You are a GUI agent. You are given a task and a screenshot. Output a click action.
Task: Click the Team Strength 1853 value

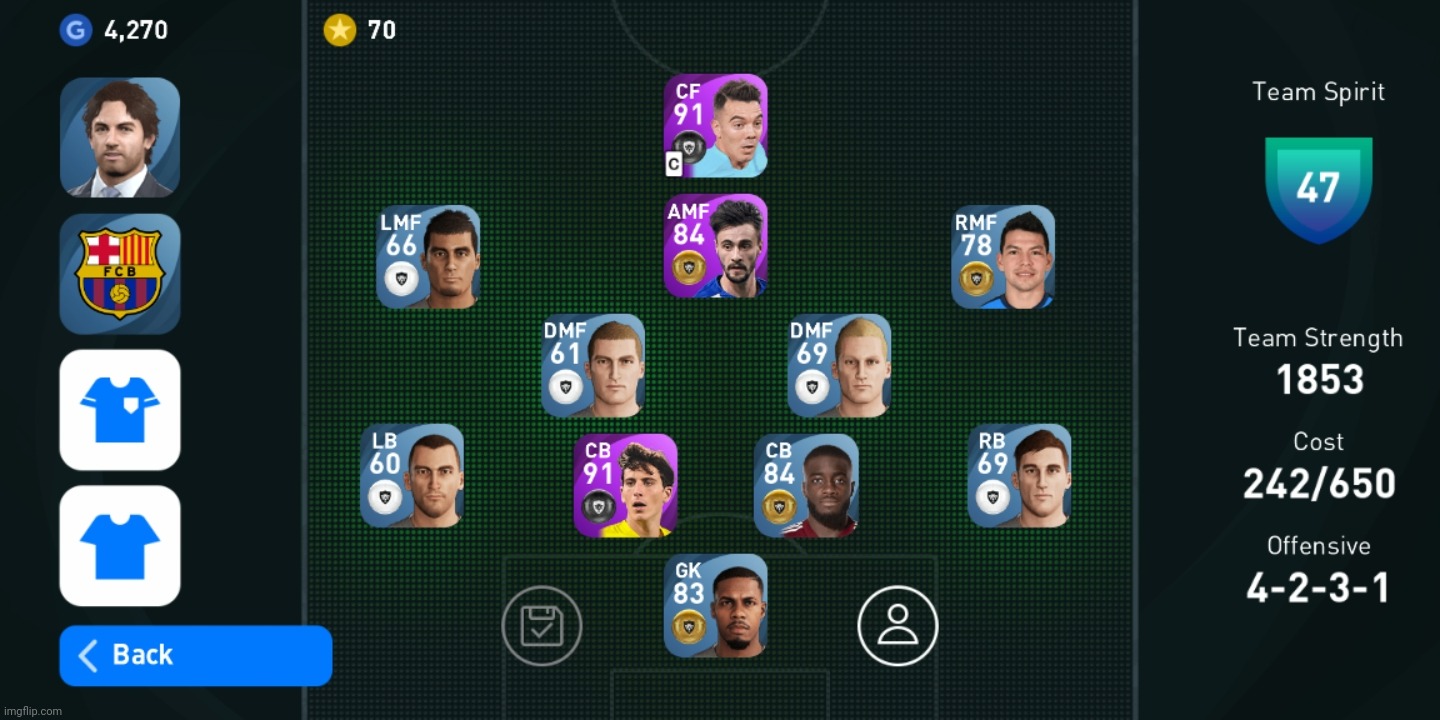coord(1318,379)
